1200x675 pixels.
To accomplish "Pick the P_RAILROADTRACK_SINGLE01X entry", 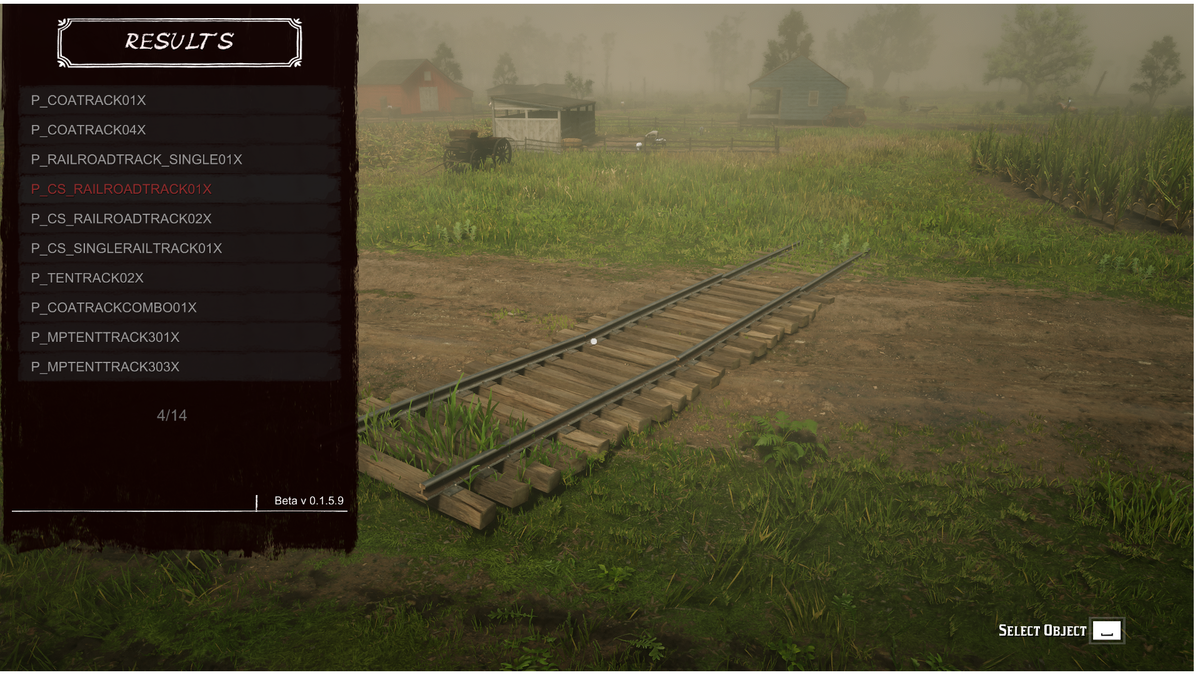I will point(180,159).
